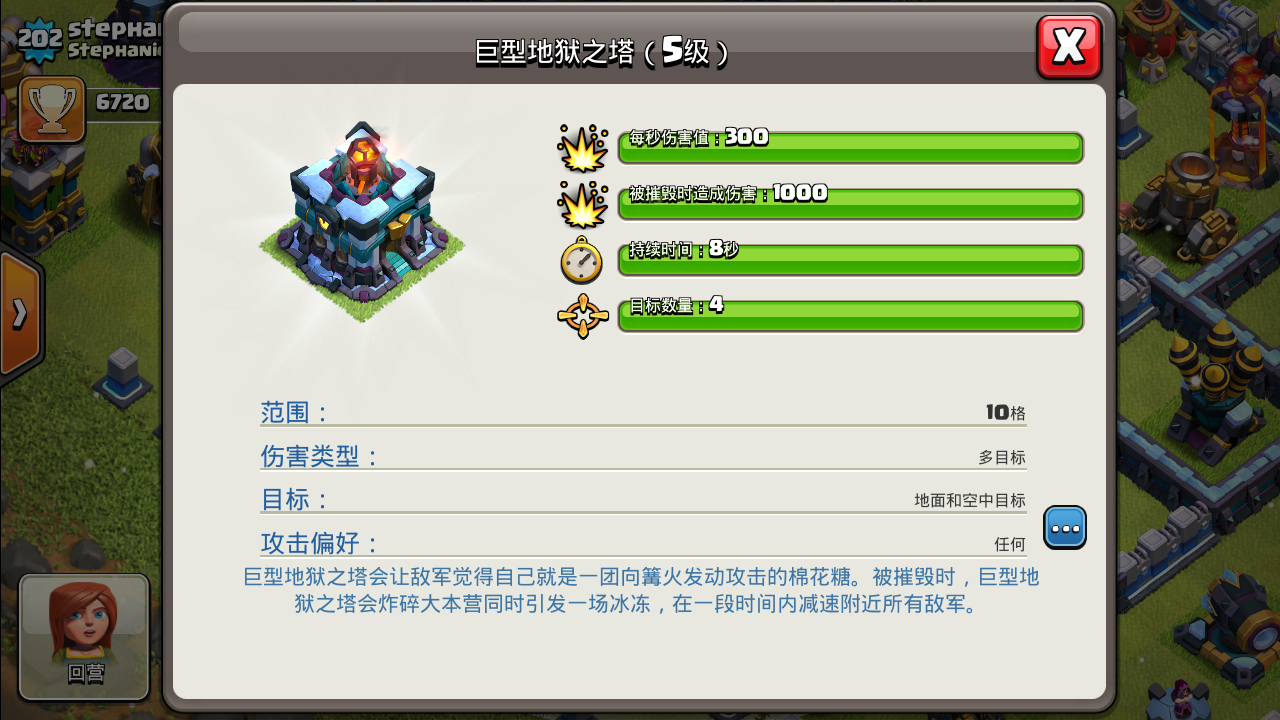Viewport: 1280px width, 720px height.
Task: Click the green 每秒伤害值 stat bar
Action: coord(850,148)
